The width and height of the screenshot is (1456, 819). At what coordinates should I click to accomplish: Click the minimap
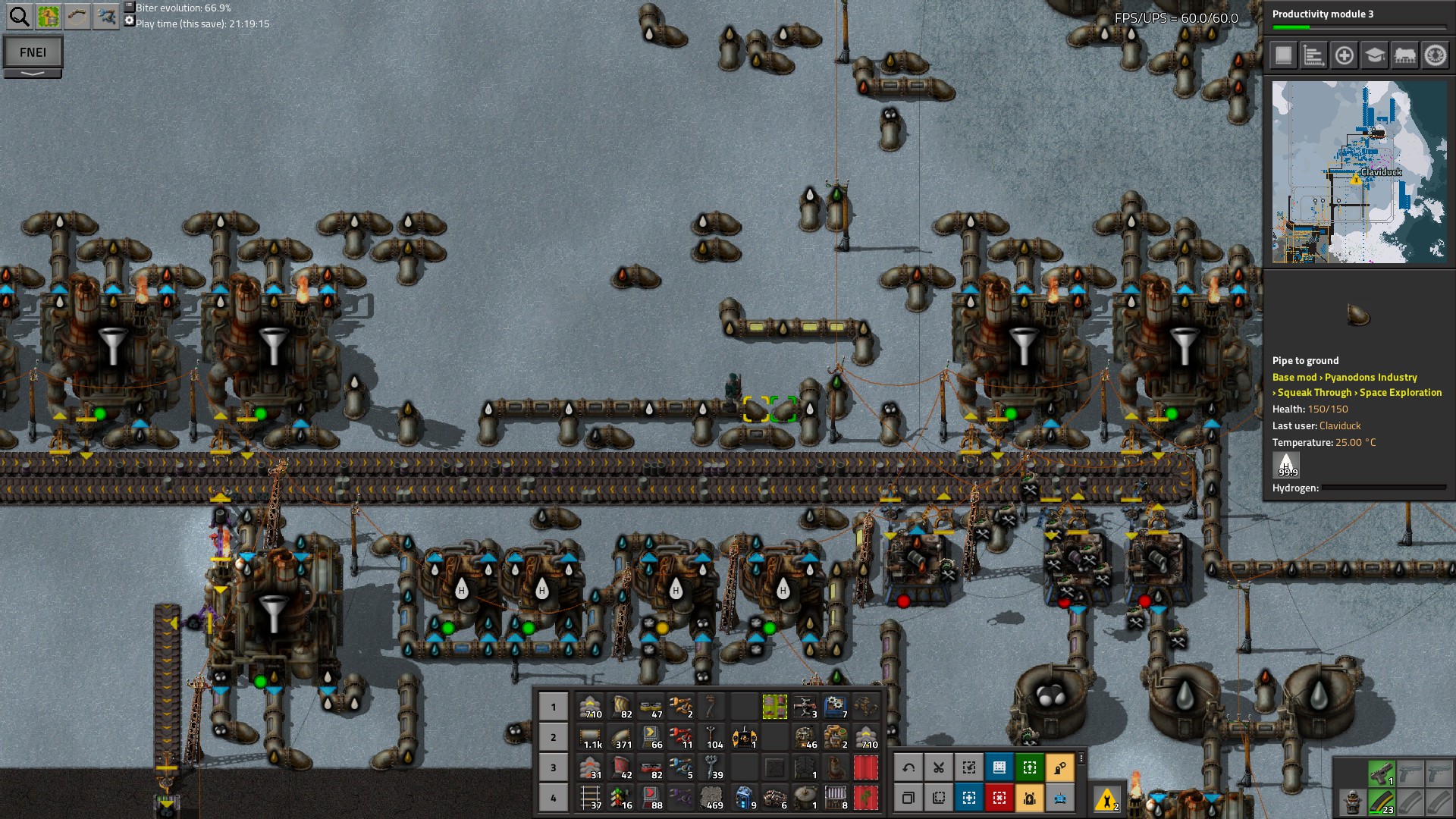click(x=1359, y=172)
